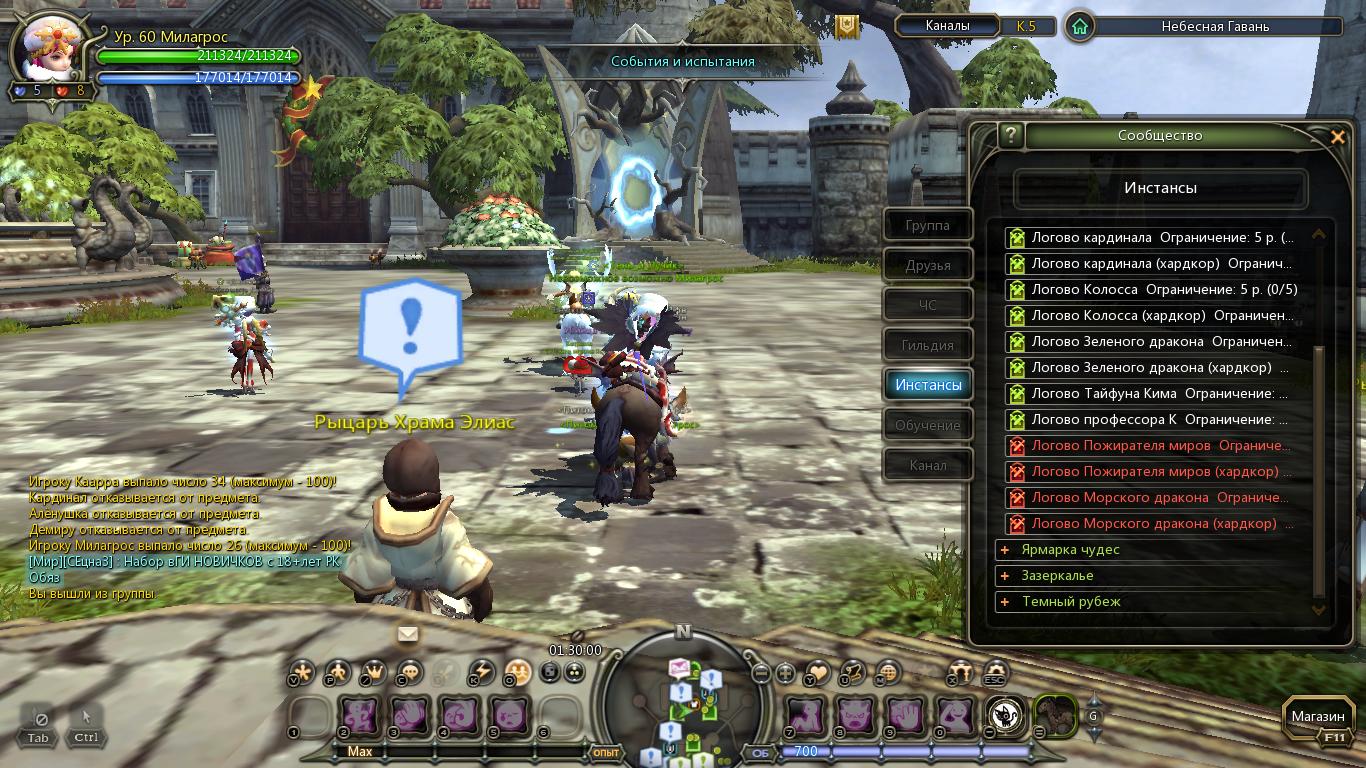Open the Гильдия tab
Image resolution: width=1366 pixels, height=768 pixels.
pos(928,346)
